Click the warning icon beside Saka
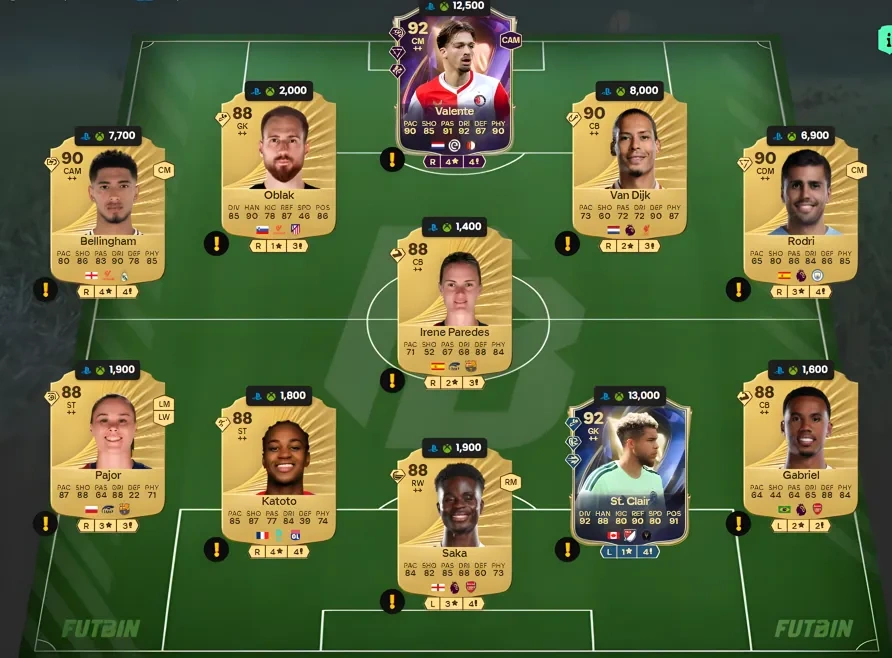This screenshot has height=658, width=892. pos(391,601)
